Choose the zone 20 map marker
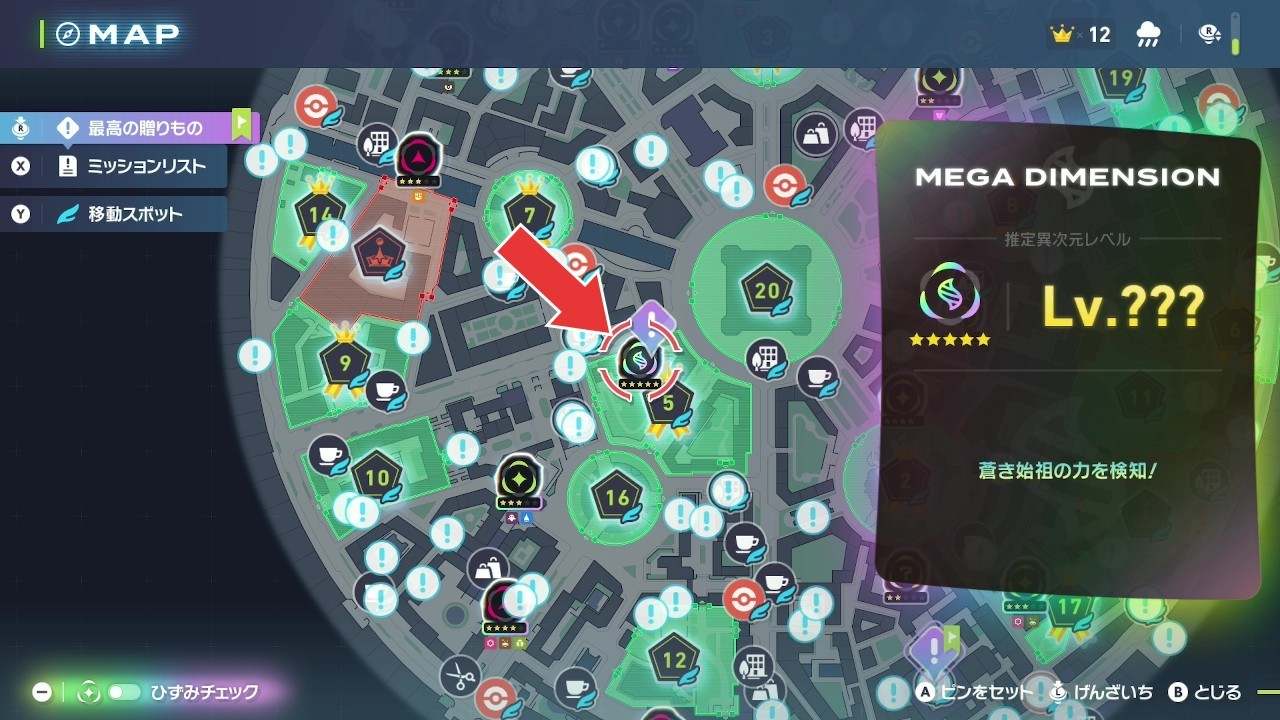 [767, 291]
